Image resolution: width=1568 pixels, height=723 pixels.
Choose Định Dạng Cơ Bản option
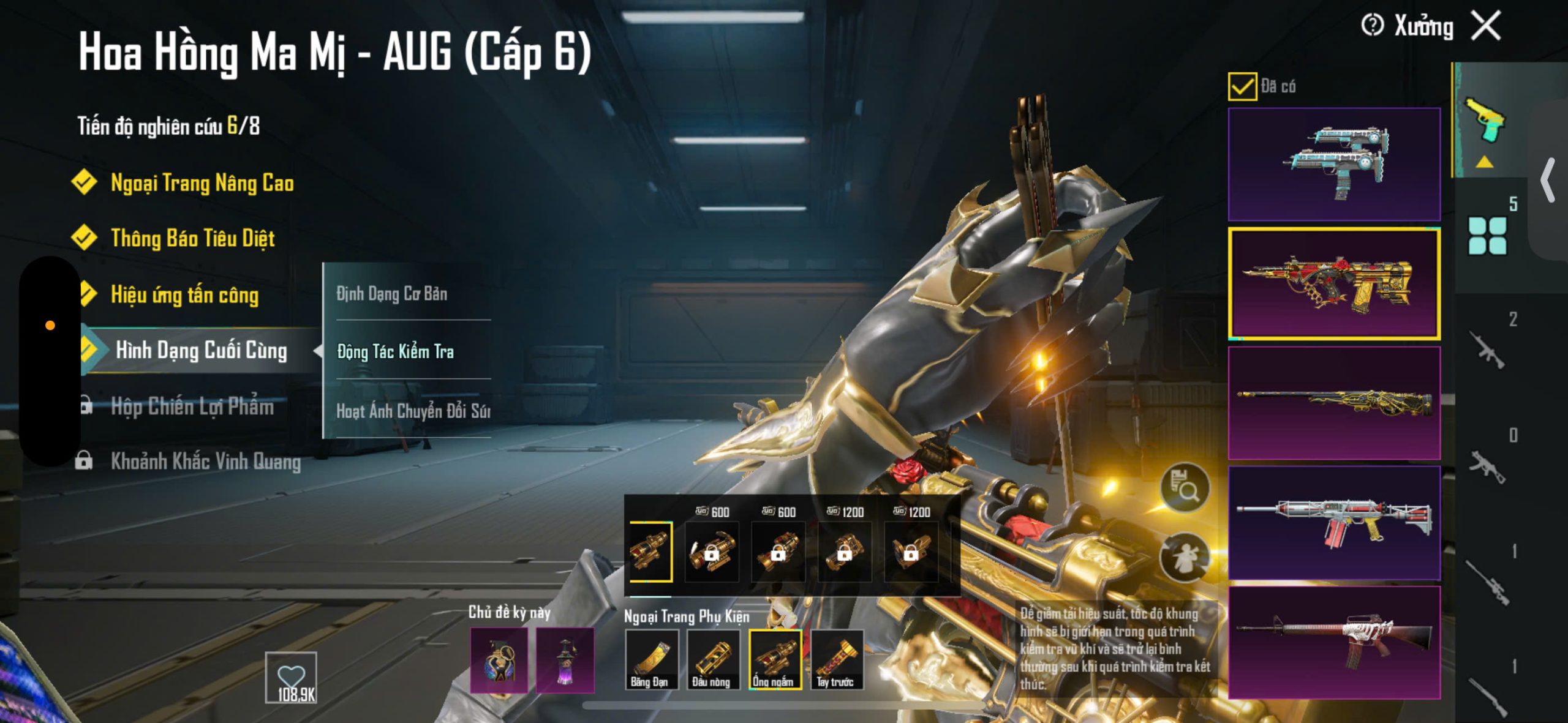click(x=392, y=294)
